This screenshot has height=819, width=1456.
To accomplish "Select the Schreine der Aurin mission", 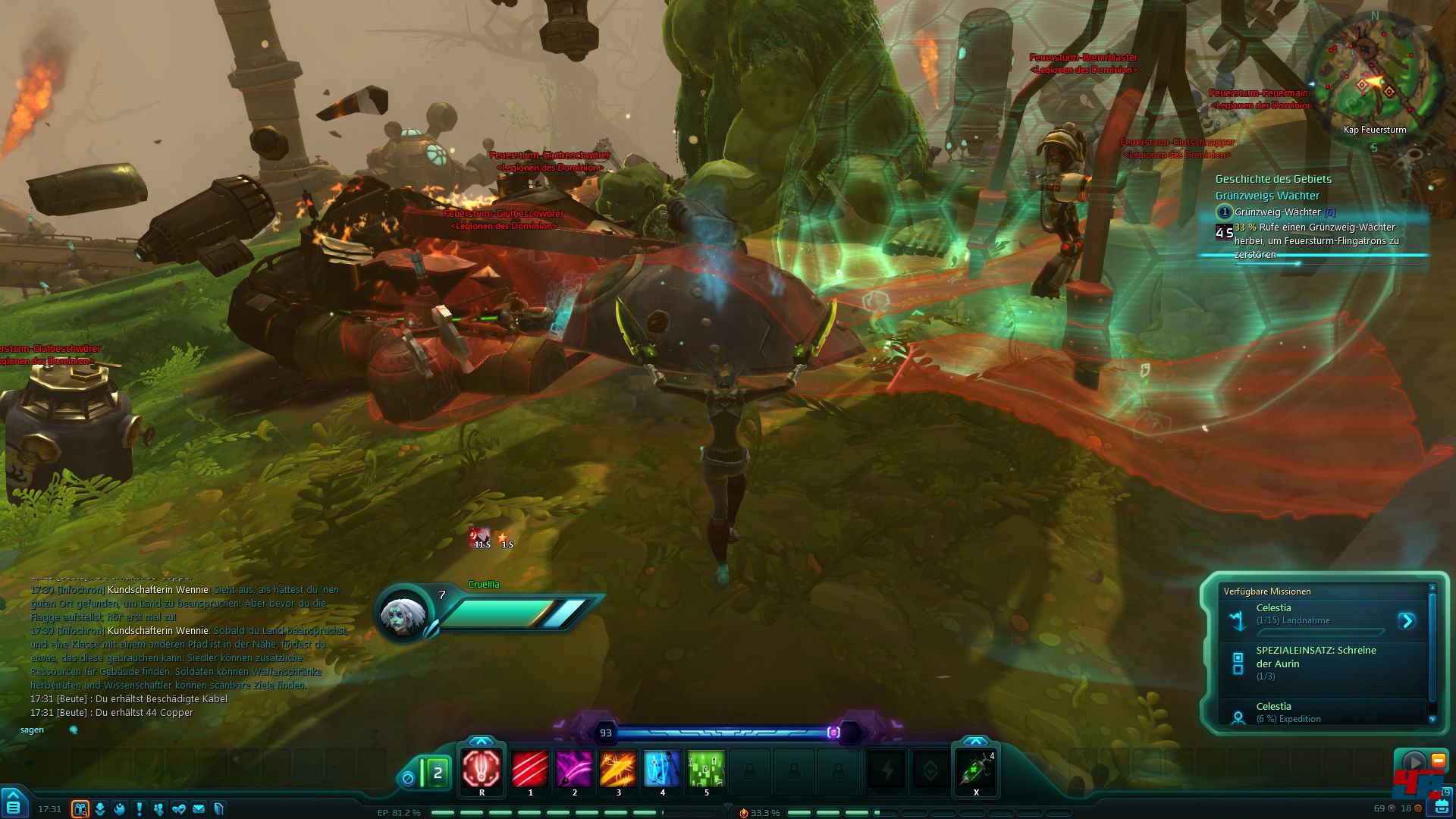I will click(x=1316, y=662).
